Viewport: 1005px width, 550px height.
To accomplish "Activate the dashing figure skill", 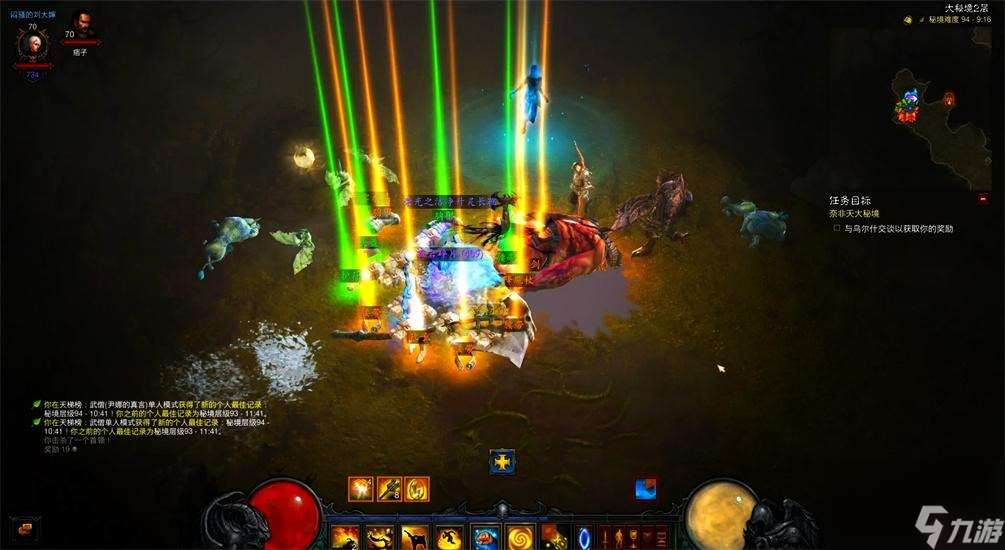I will pos(451,536).
